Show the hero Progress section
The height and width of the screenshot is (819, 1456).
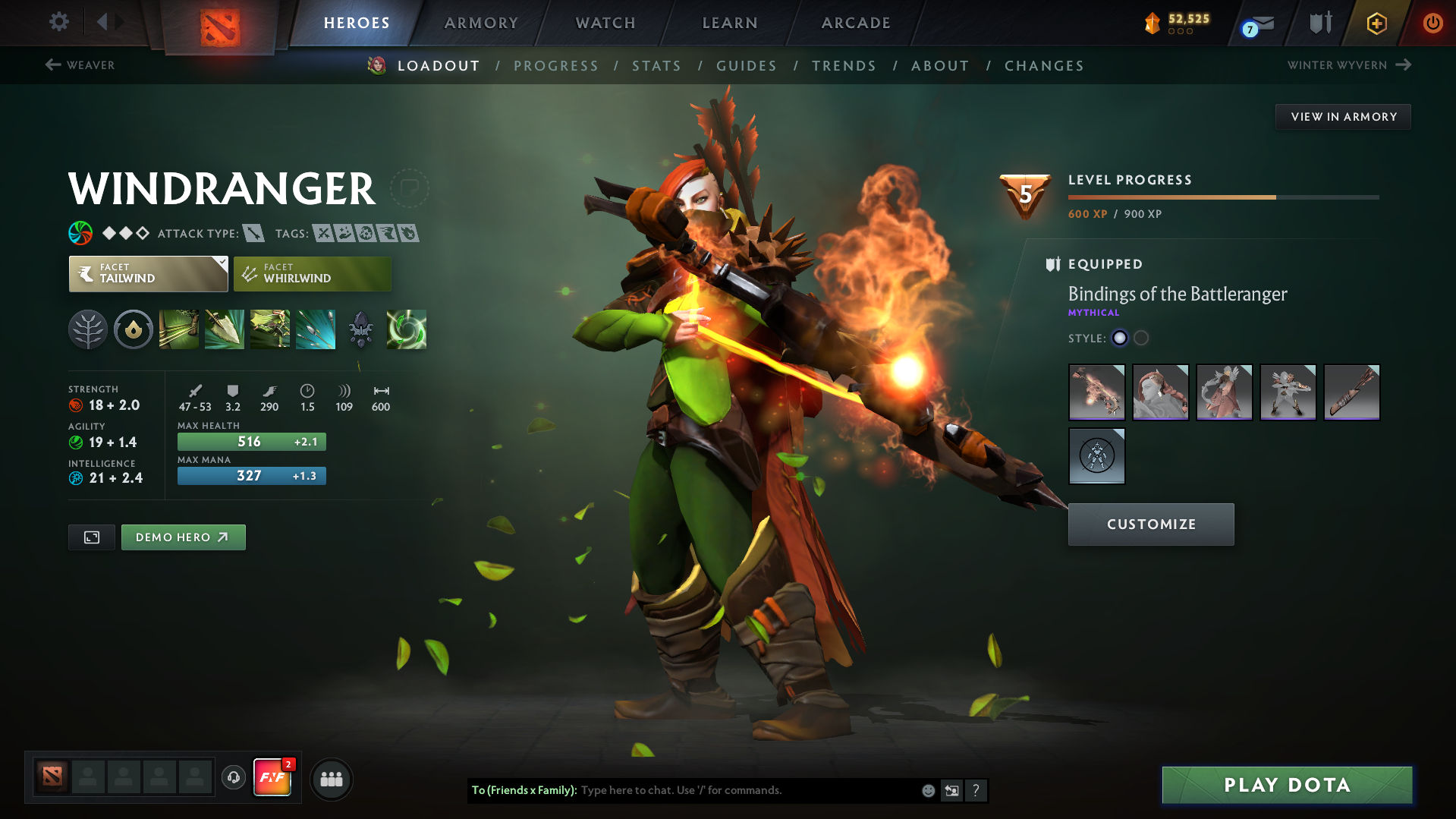[x=555, y=66]
